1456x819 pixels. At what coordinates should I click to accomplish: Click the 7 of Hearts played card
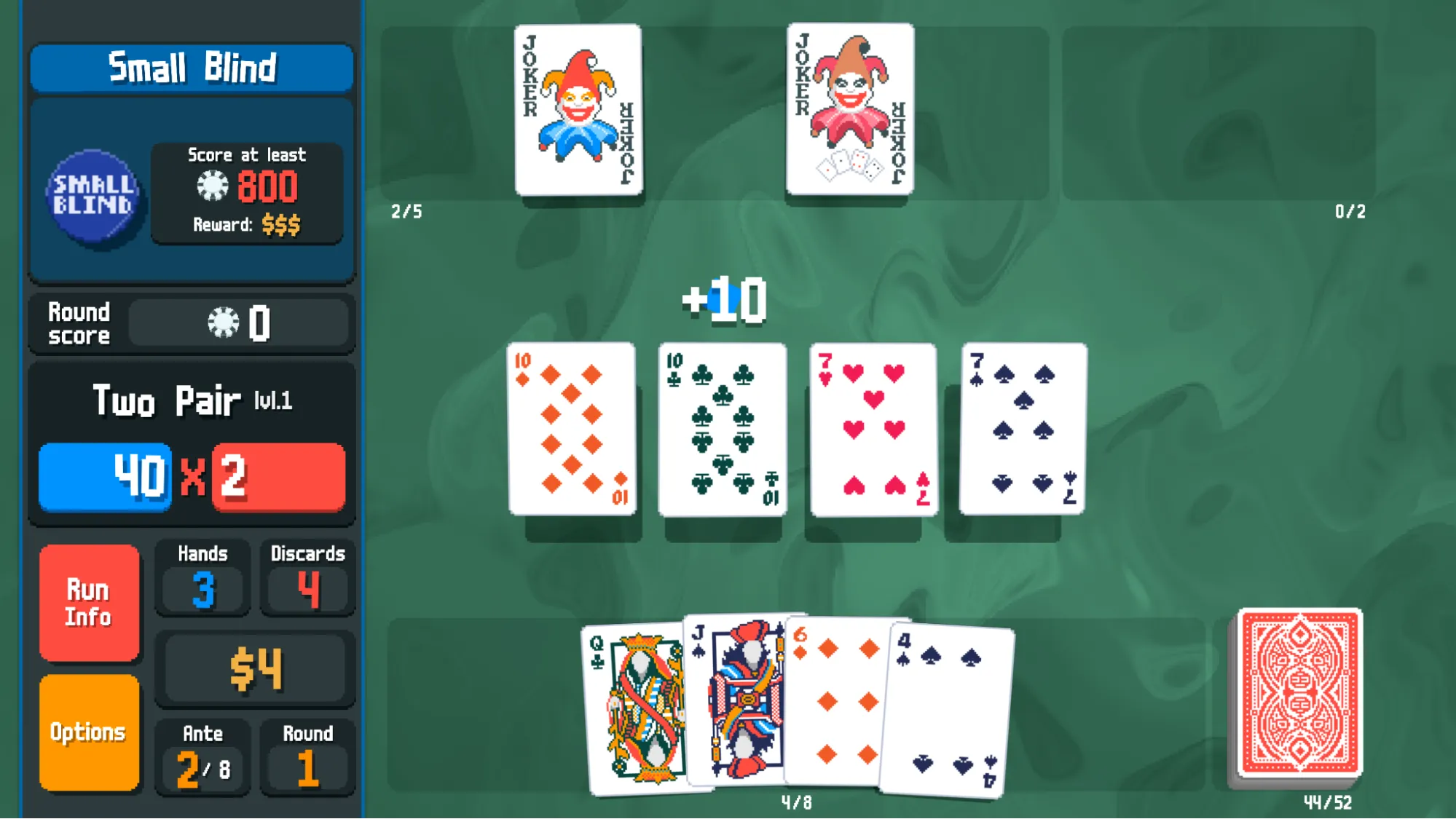(x=872, y=427)
